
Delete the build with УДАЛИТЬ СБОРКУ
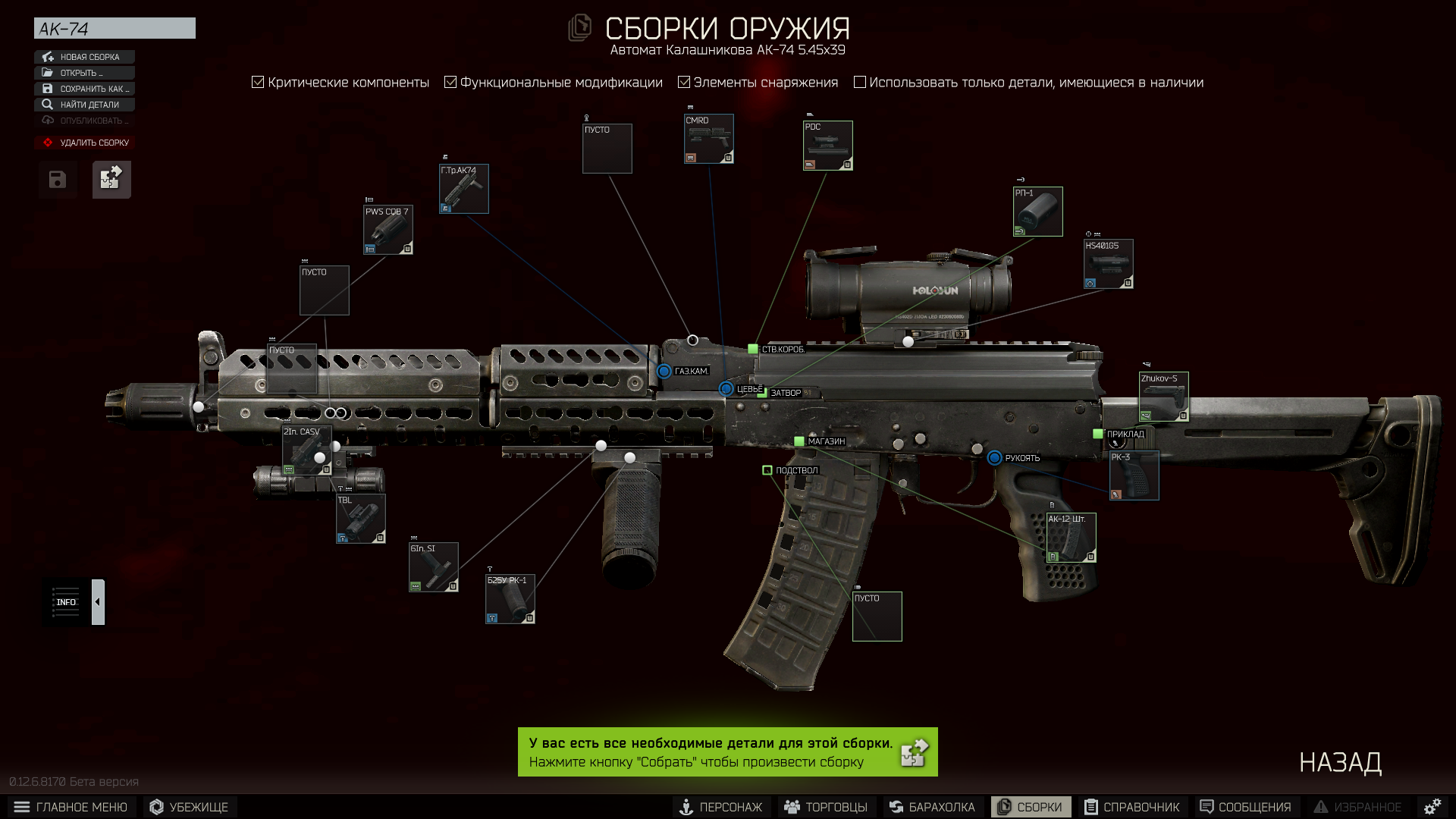coord(84,143)
